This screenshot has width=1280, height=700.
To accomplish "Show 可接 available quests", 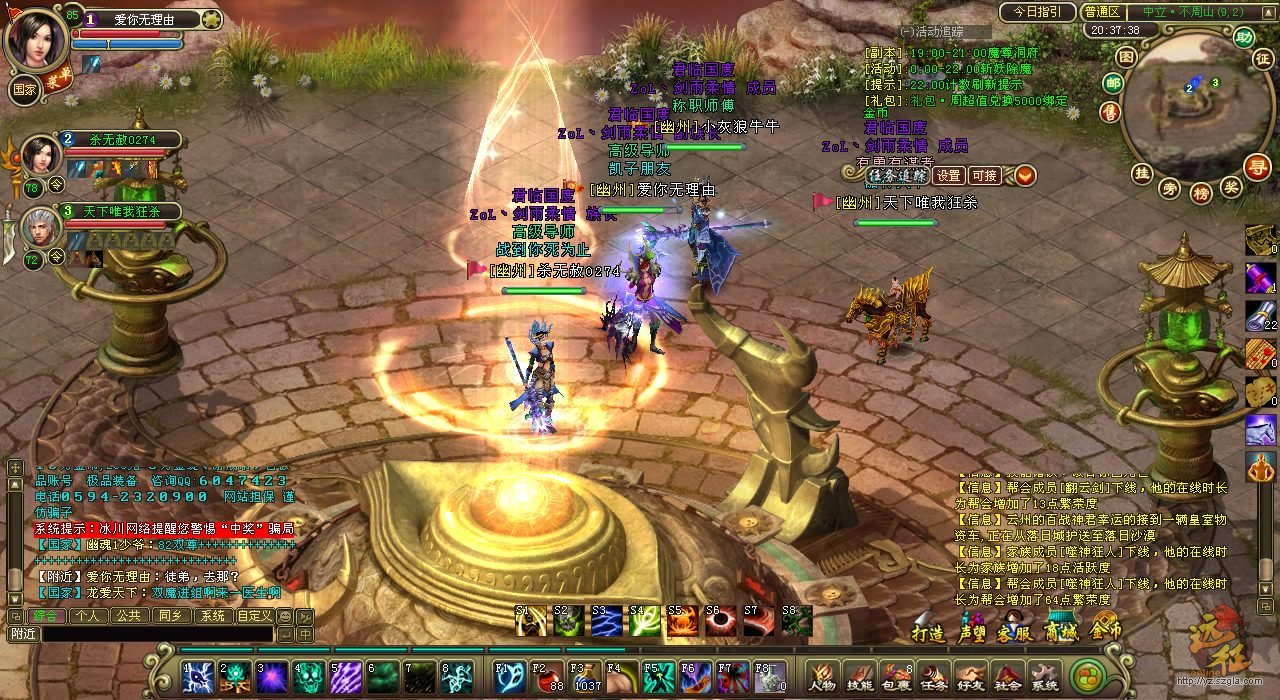I will [985, 176].
